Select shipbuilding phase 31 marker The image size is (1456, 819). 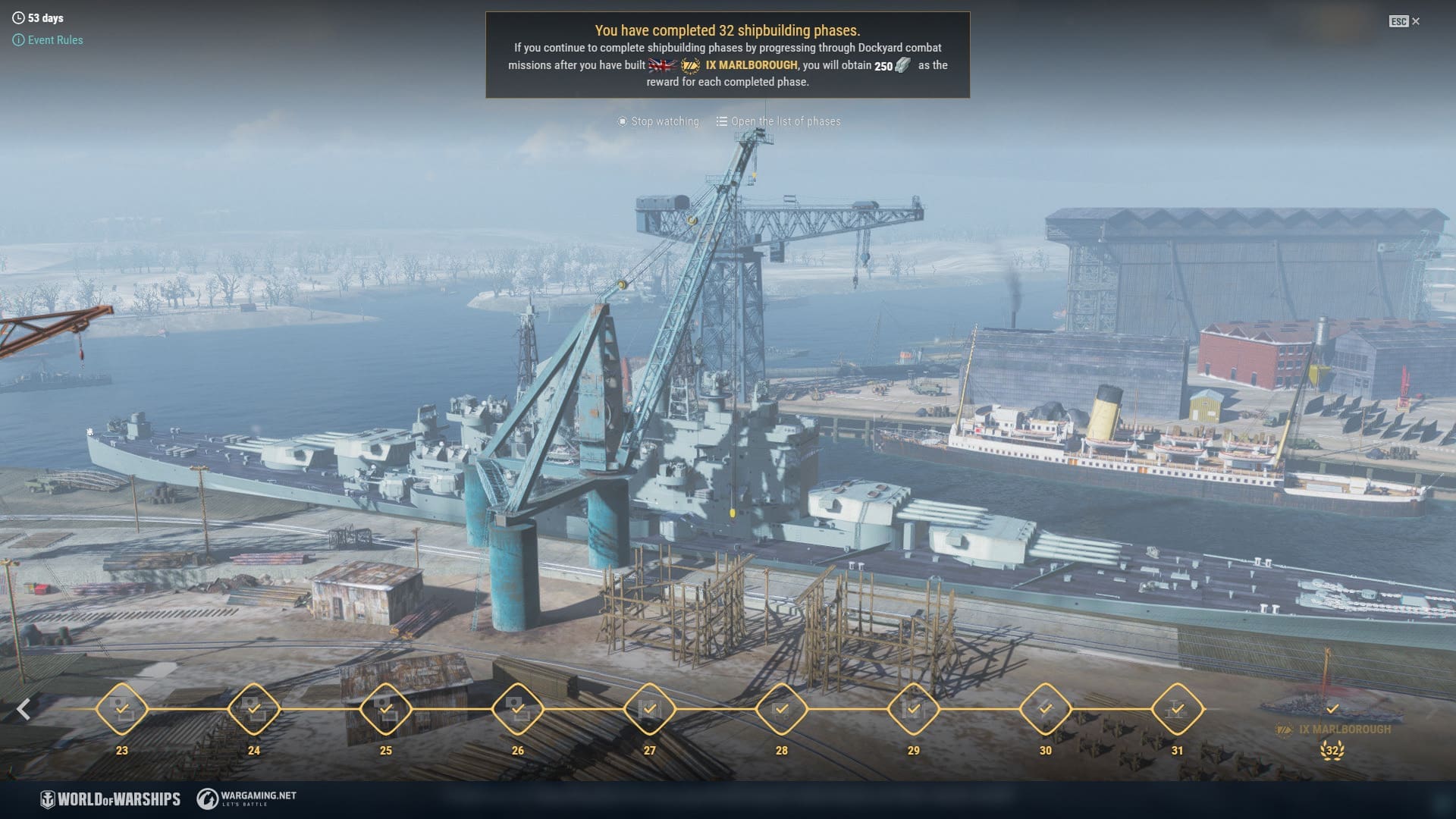(1177, 709)
